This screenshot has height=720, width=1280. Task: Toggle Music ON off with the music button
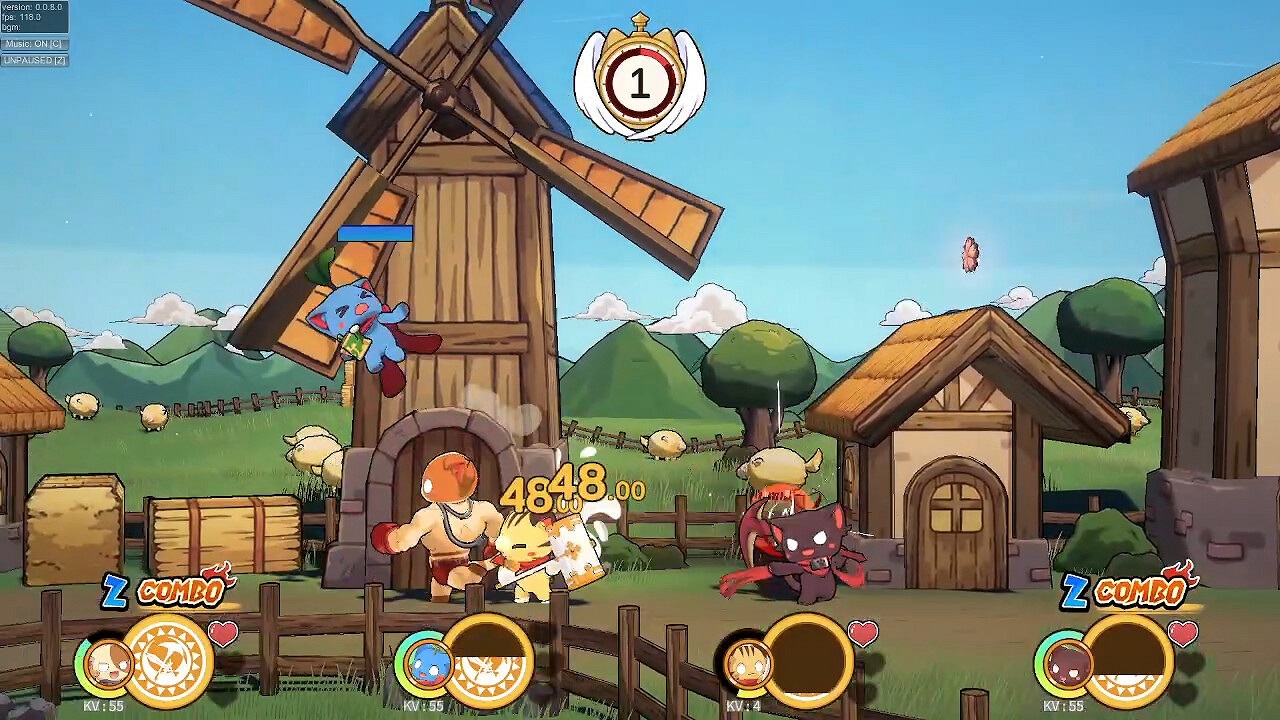pyautogui.click(x=34, y=43)
